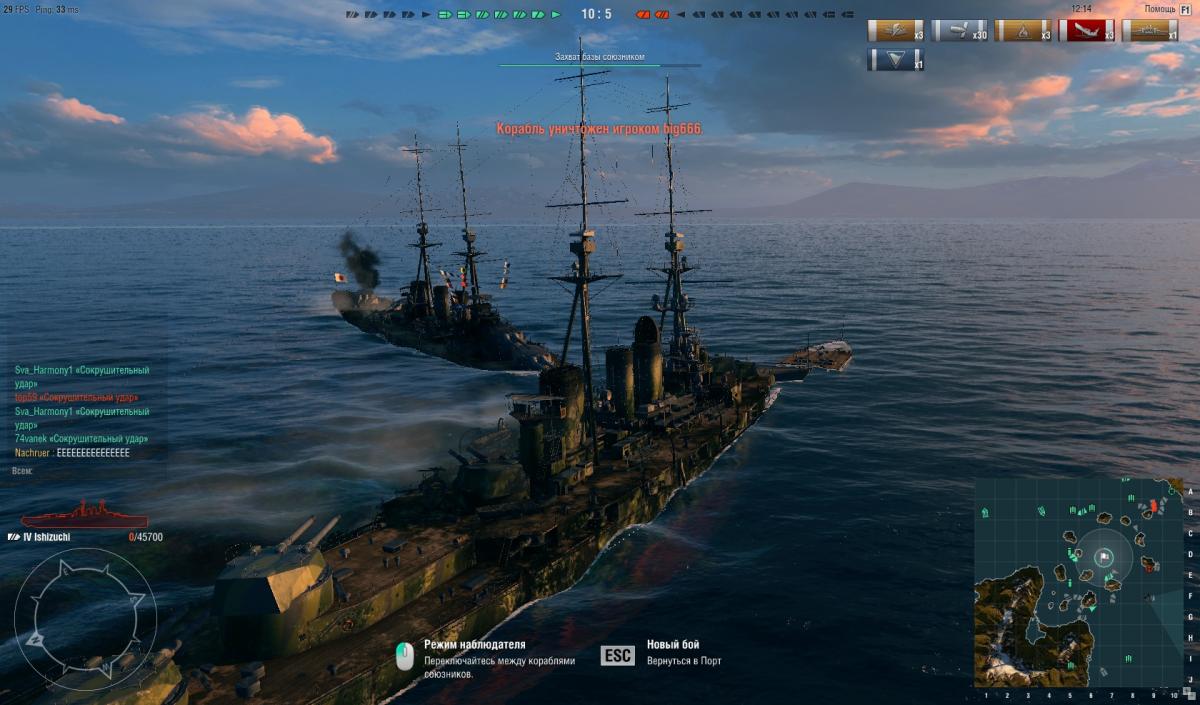Click the x30 propeller ribbon

(959, 31)
